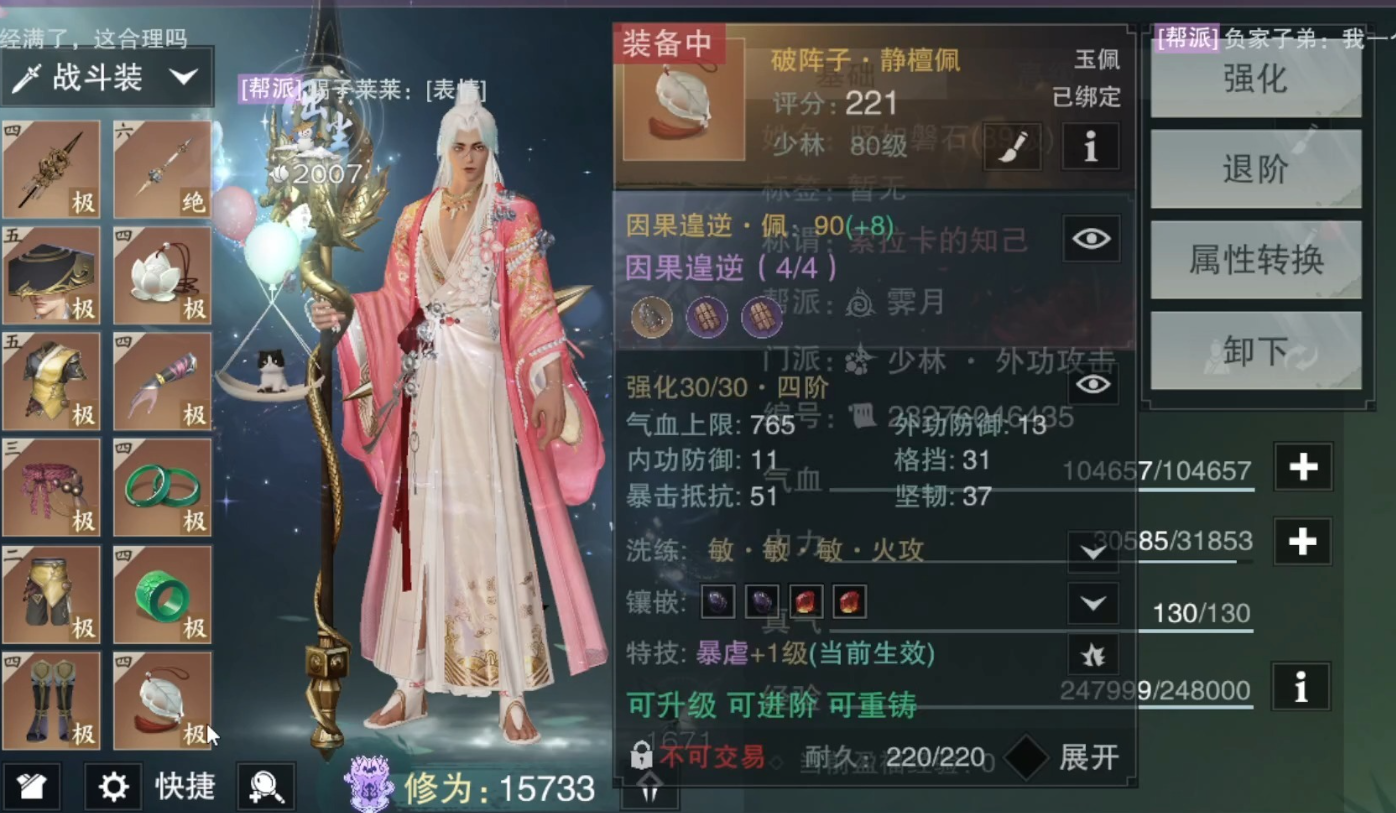Toggle the eye icon beside 因果遑逆·佩

click(x=1091, y=238)
